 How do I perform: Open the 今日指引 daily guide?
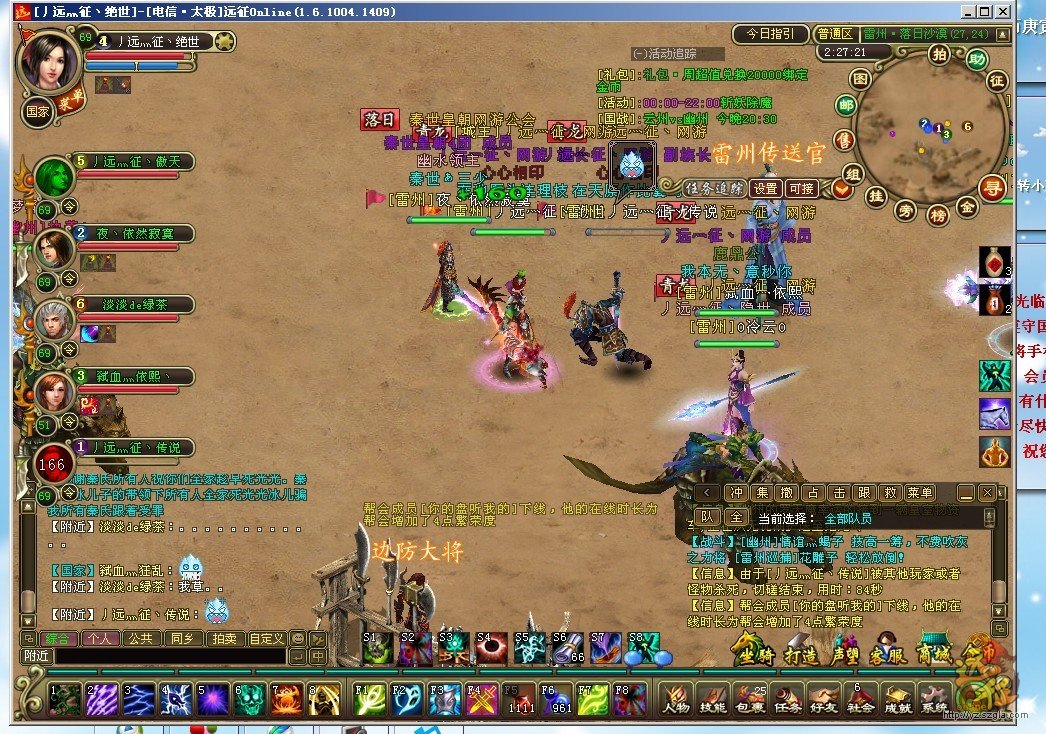click(x=770, y=34)
